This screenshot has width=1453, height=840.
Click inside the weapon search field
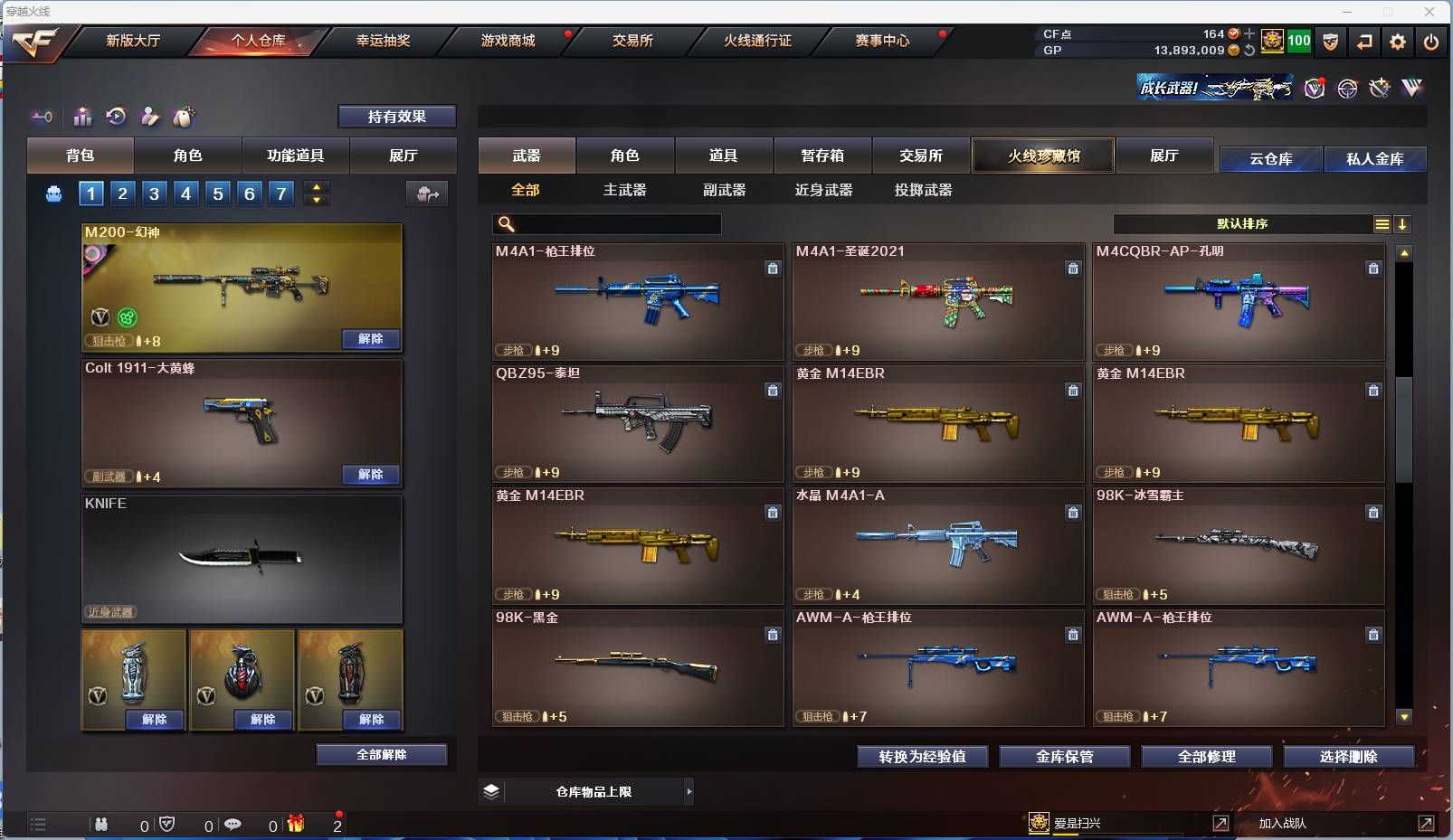coord(608,223)
